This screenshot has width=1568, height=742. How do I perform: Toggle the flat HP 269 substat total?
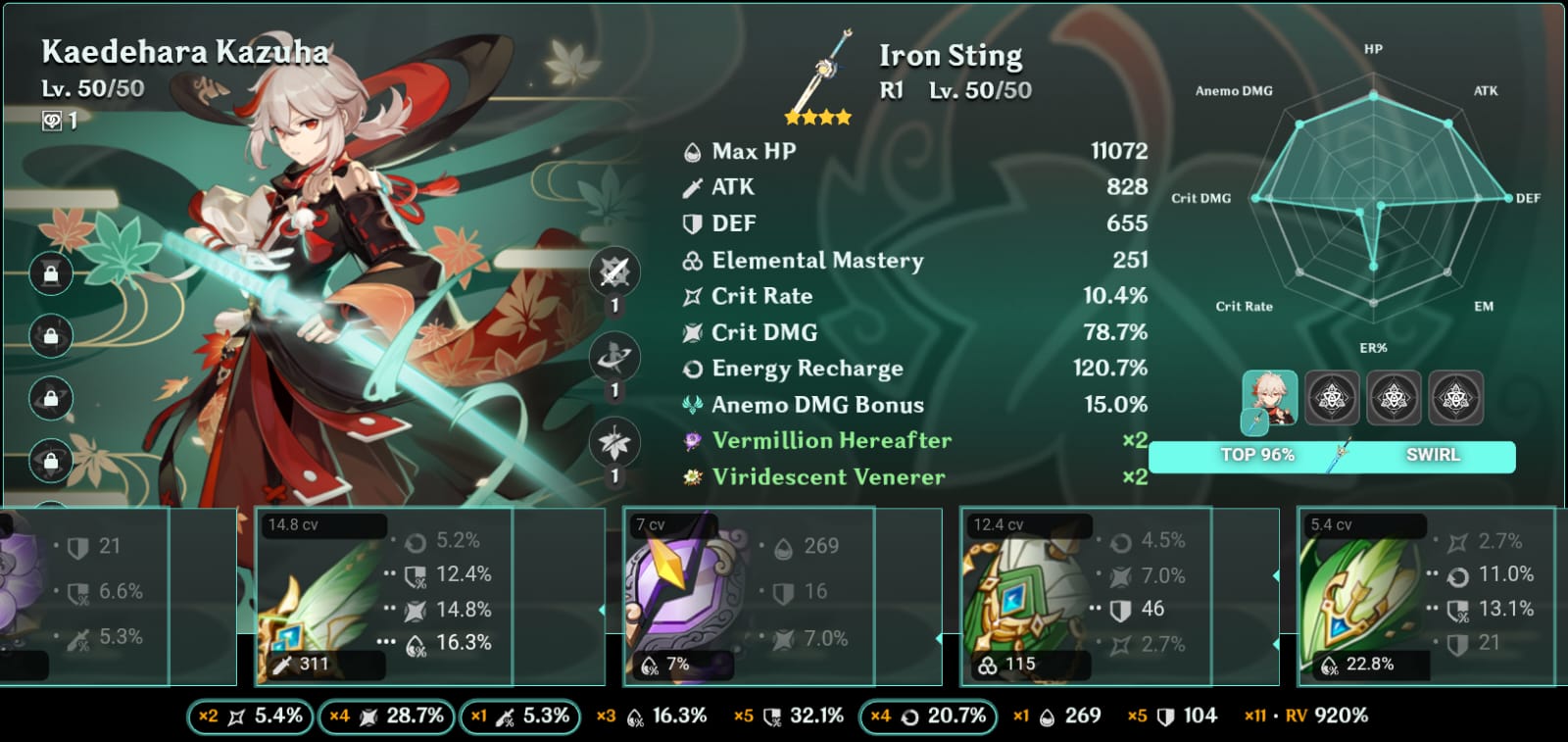pos(1056,717)
